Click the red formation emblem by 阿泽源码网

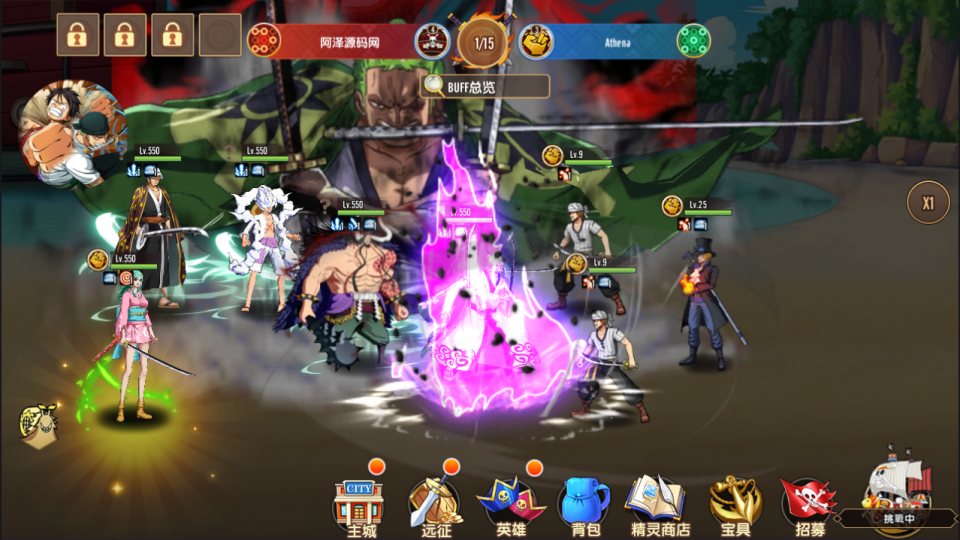pyautogui.click(x=264, y=41)
